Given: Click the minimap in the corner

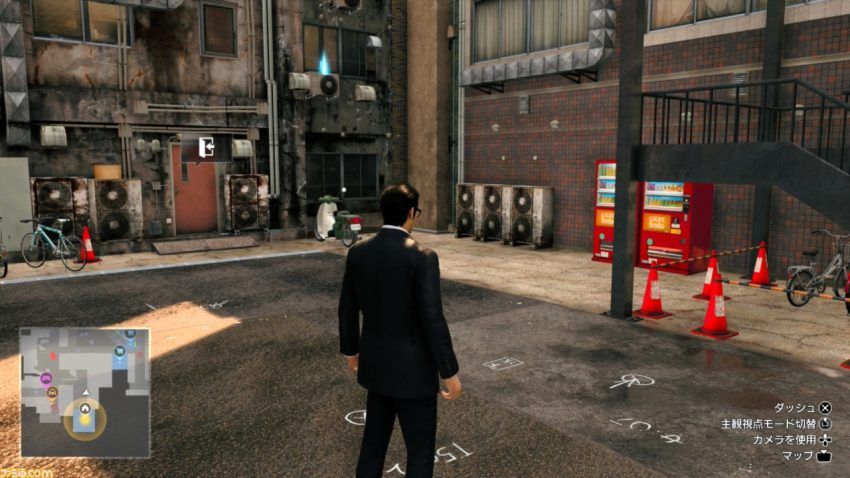Looking at the screenshot, I should 85,392.
